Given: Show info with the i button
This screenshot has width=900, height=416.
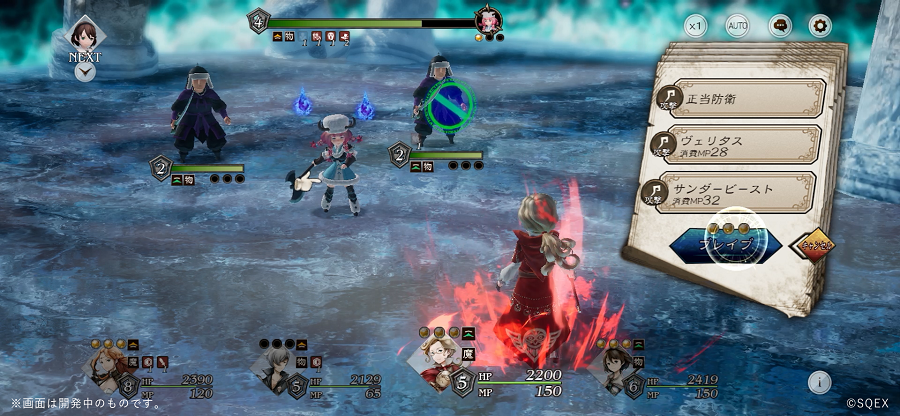Looking at the screenshot, I should click(x=819, y=381).
